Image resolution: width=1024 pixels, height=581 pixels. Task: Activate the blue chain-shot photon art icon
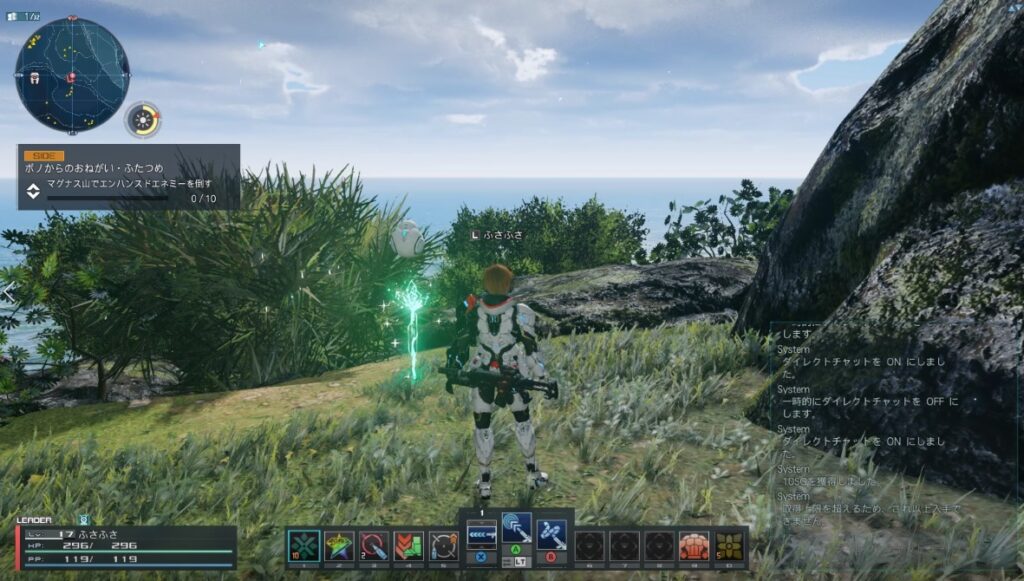(x=551, y=532)
